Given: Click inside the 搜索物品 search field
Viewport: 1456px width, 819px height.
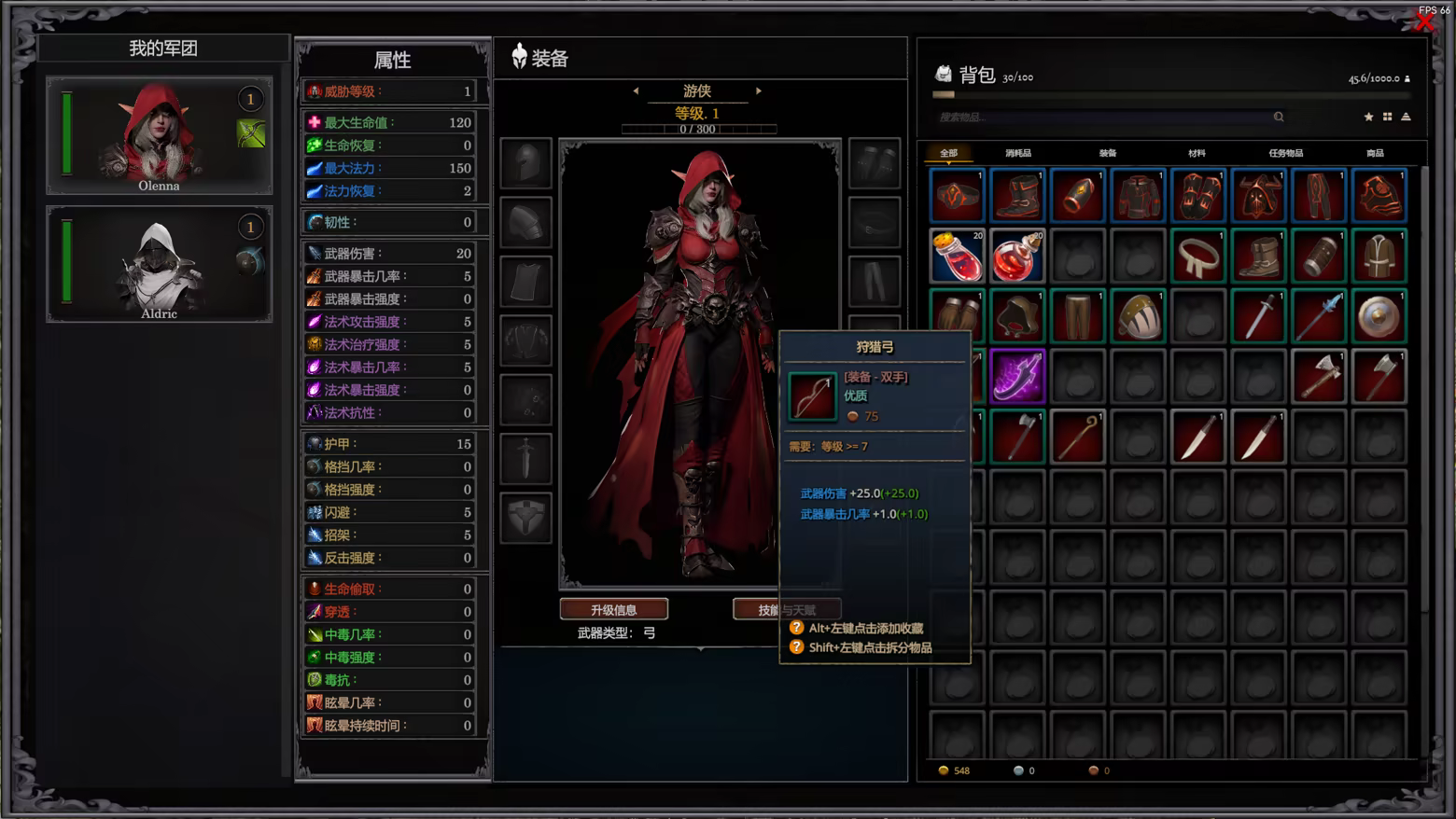Looking at the screenshot, I should pos(1073,117).
